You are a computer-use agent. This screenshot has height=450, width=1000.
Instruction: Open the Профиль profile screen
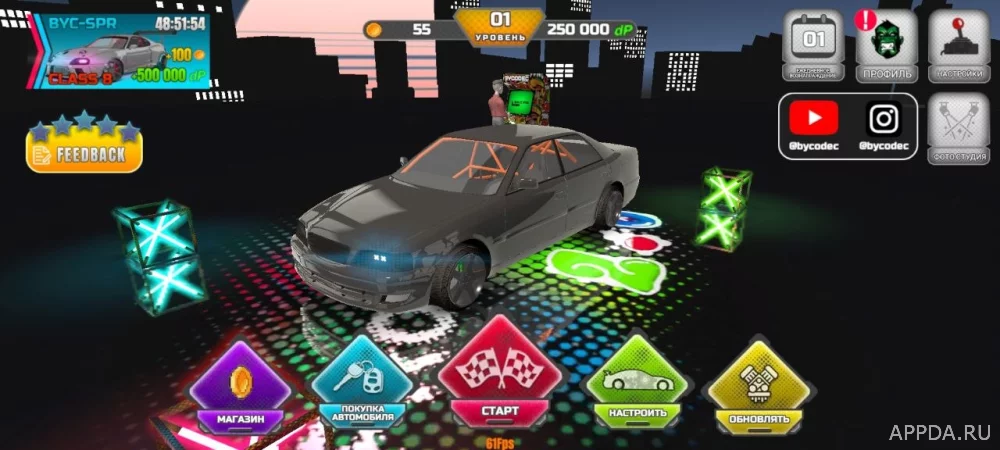[886, 47]
